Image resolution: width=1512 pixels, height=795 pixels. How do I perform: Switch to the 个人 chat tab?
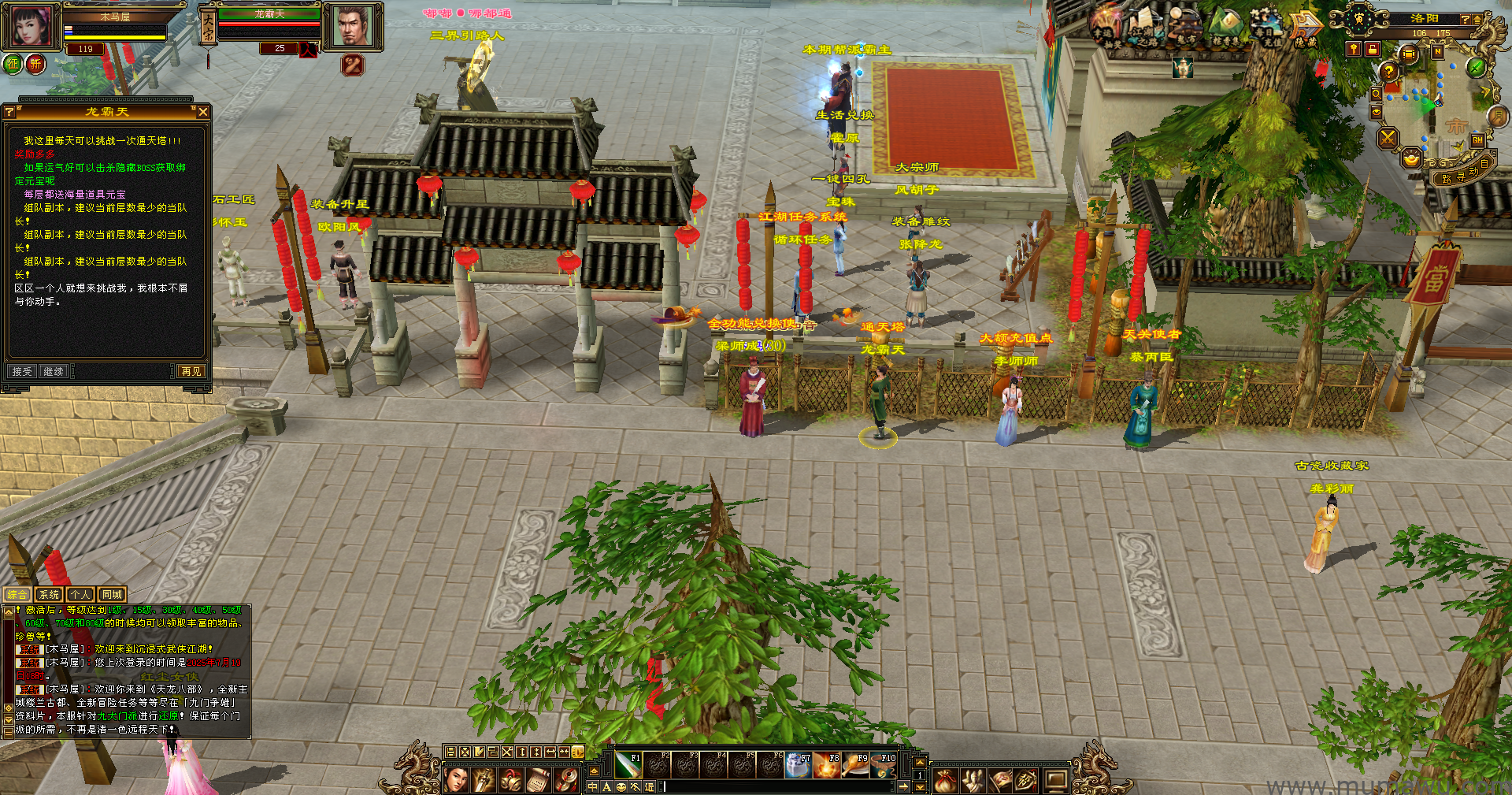pyautogui.click(x=80, y=595)
